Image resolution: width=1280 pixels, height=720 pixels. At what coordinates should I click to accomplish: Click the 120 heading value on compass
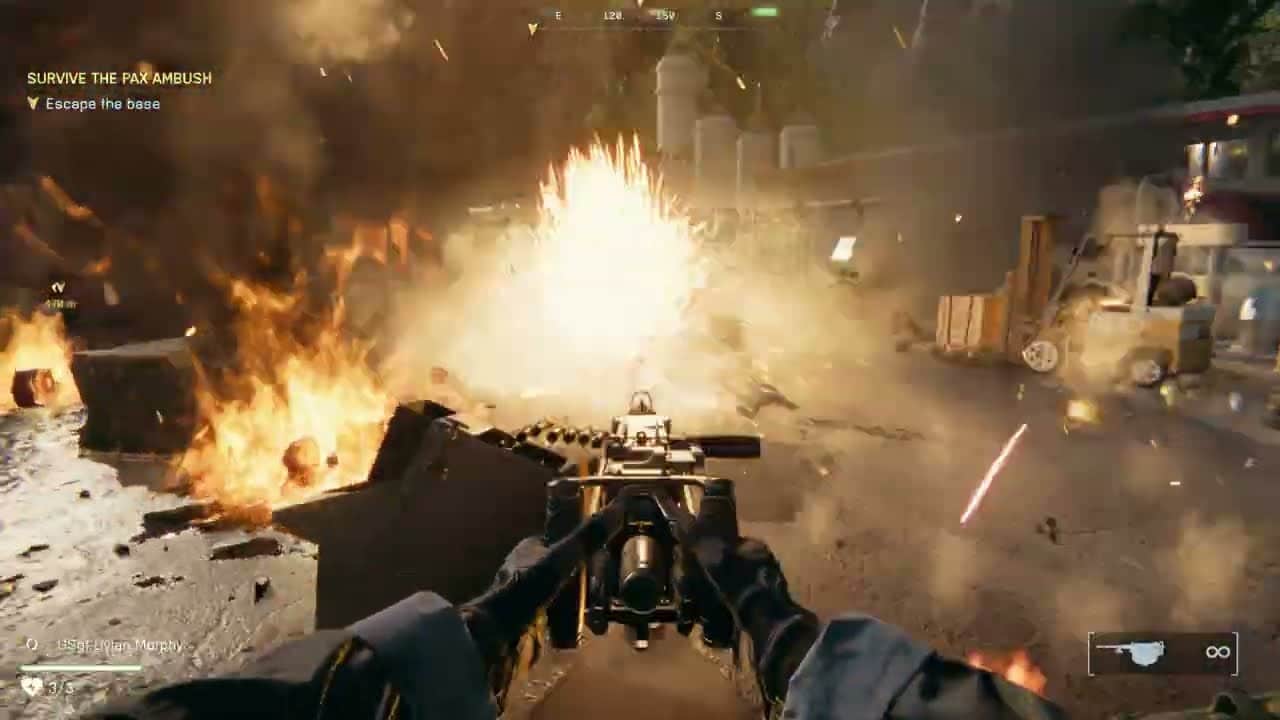tap(613, 16)
